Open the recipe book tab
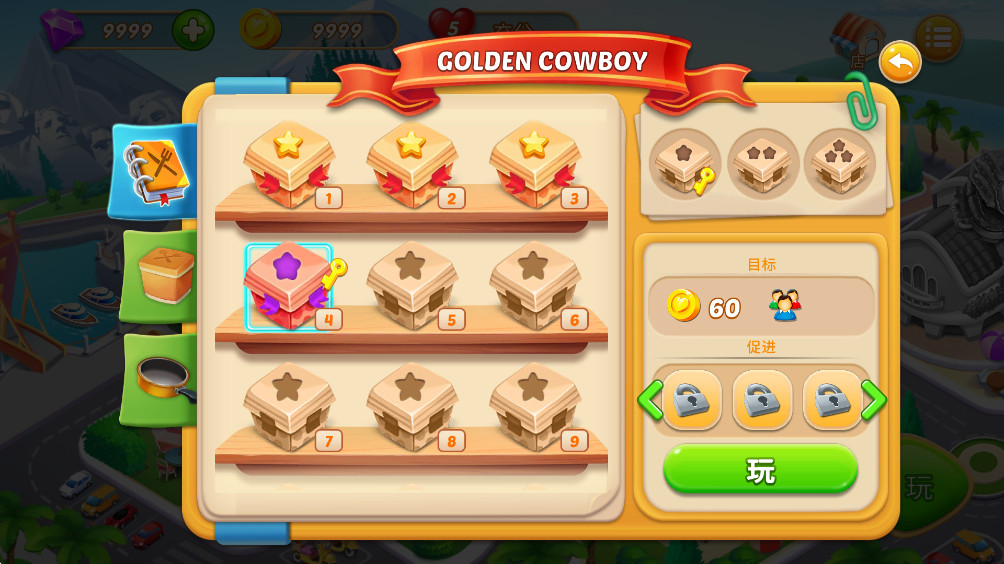Viewport: 1004px width, 564px height. pyautogui.click(x=153, y=171)
